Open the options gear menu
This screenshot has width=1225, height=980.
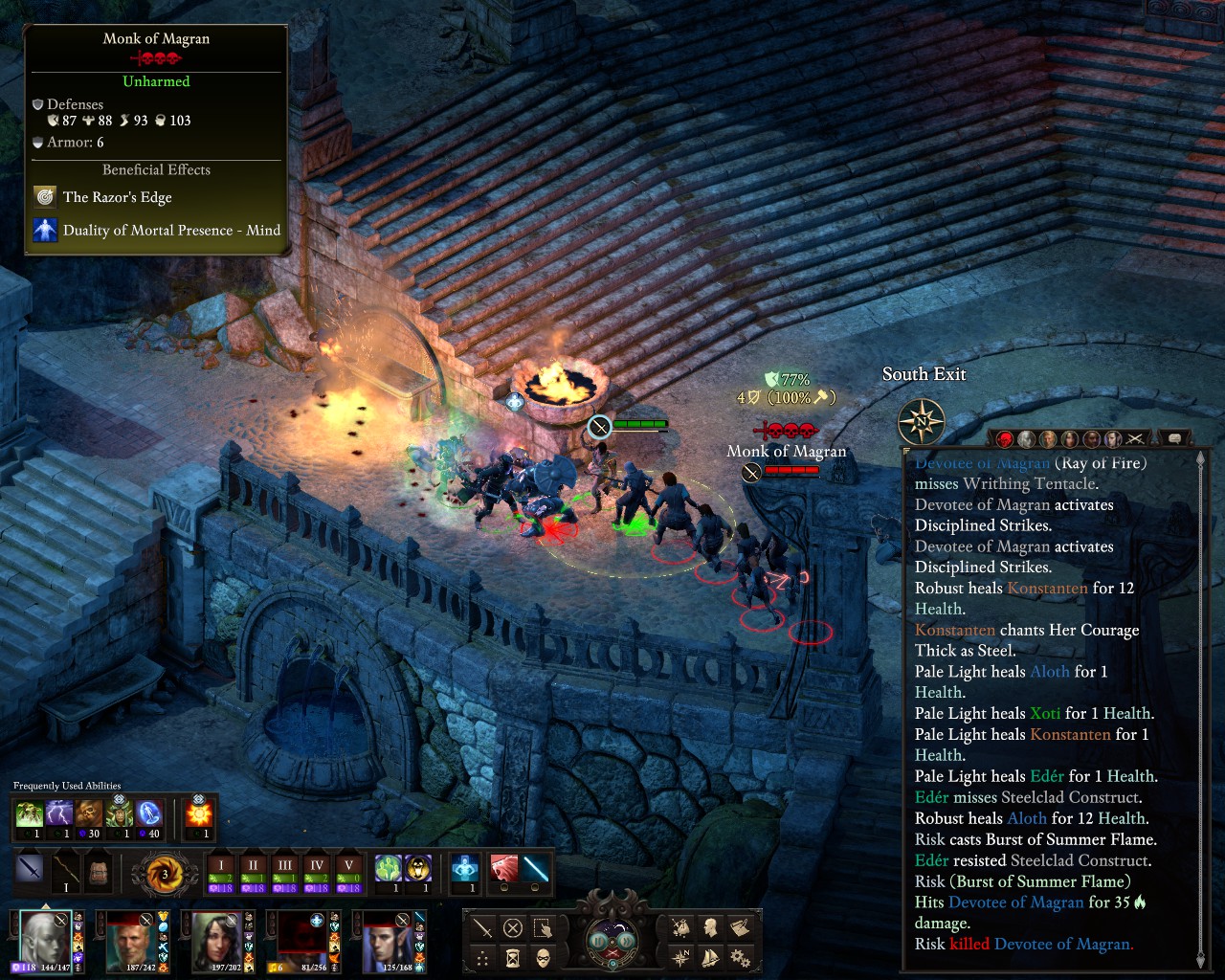tap(740, 956)
